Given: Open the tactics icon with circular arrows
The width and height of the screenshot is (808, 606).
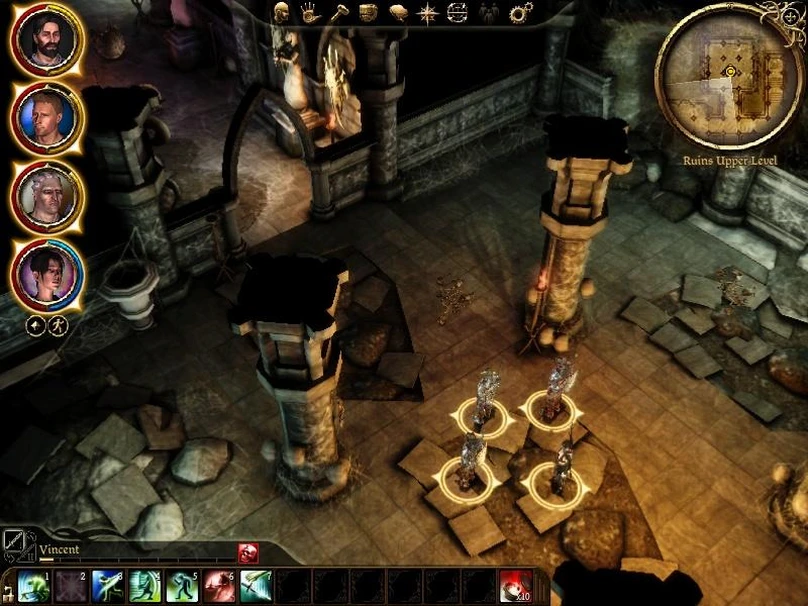Looking at the screenshot, I should tap(457, 13).
